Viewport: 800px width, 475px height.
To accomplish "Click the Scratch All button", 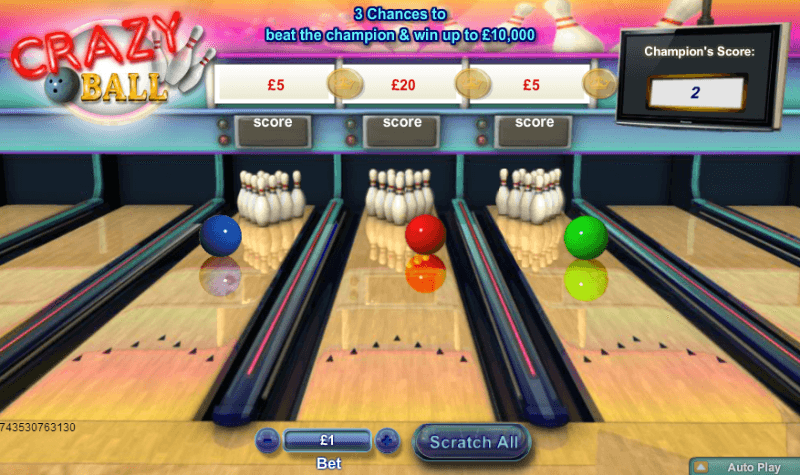I will (471, 441).
